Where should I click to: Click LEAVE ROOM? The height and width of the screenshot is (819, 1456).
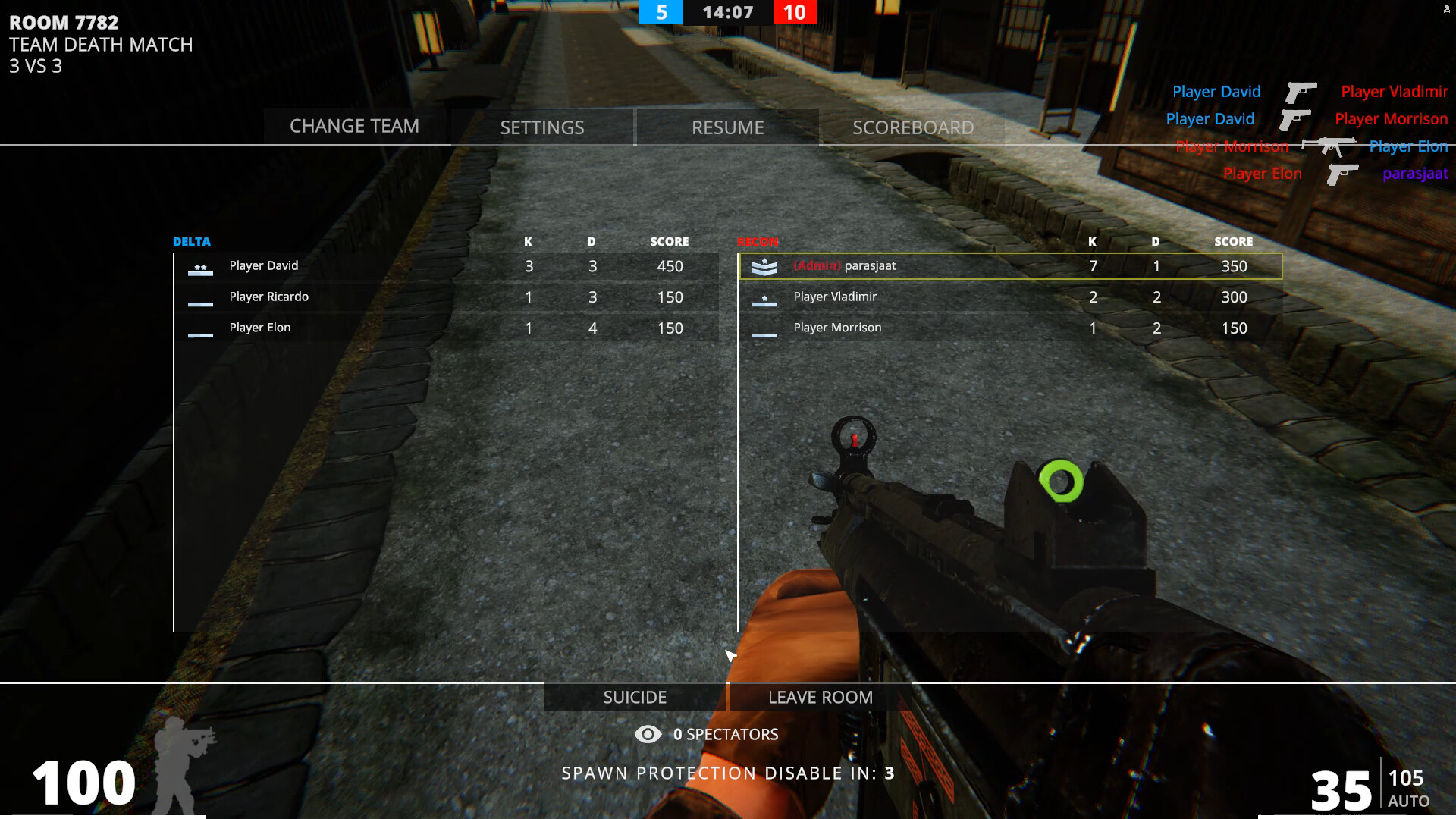tap(820, 697)
